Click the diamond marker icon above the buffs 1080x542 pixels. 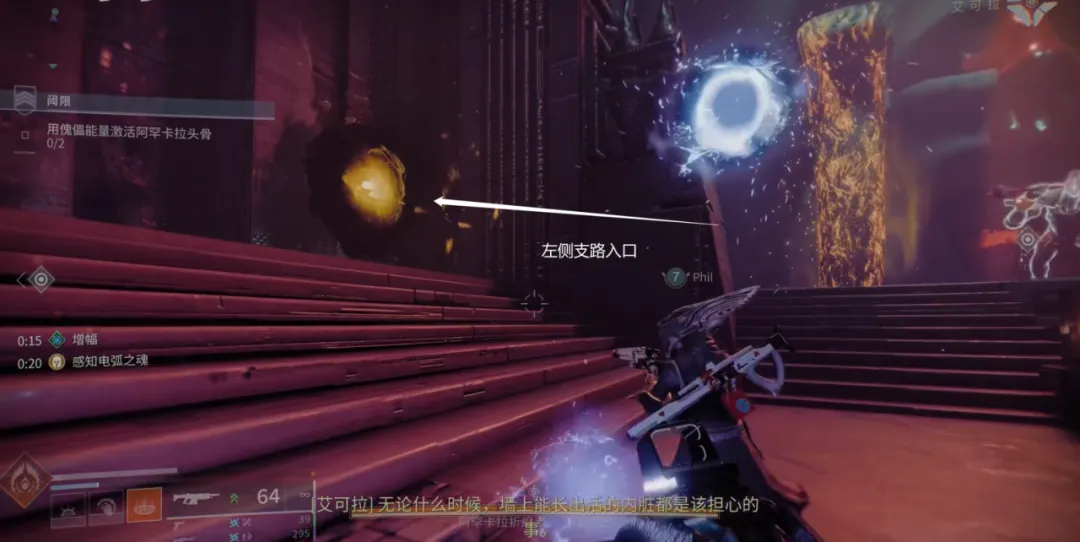(40, 279)
